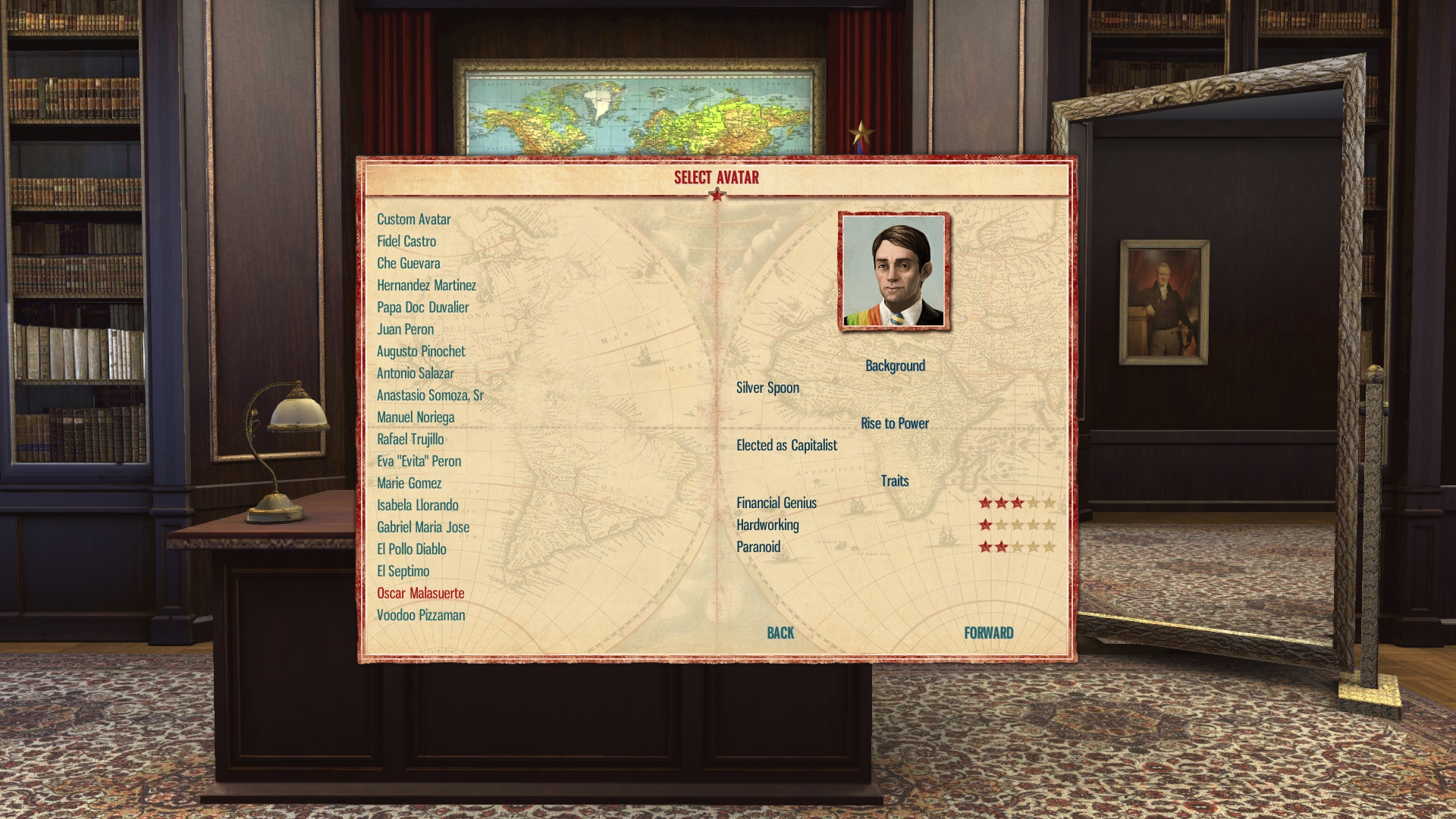Choose Antonio Salazar
This screenshot has width=1456, height=819.
415,373
